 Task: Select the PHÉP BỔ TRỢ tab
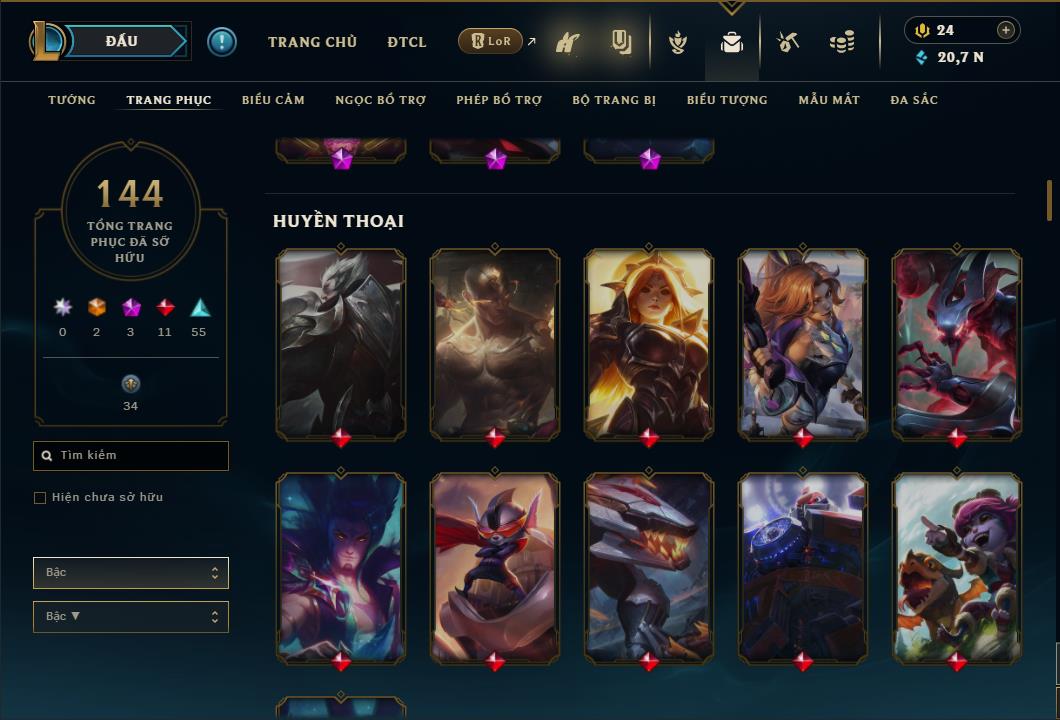(x=499, y=100)
